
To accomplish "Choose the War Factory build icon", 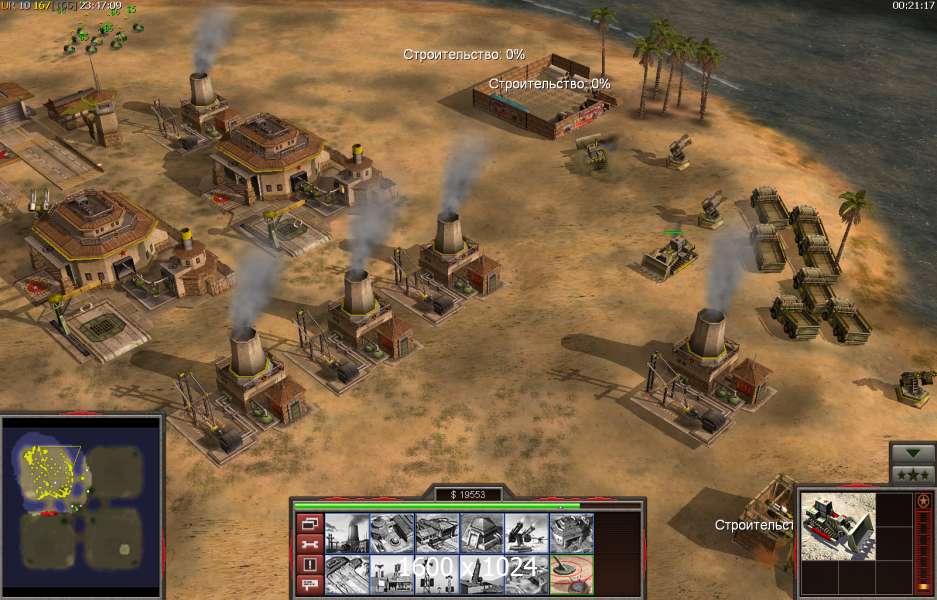I will pyautogui.click(x=572, y=532).
